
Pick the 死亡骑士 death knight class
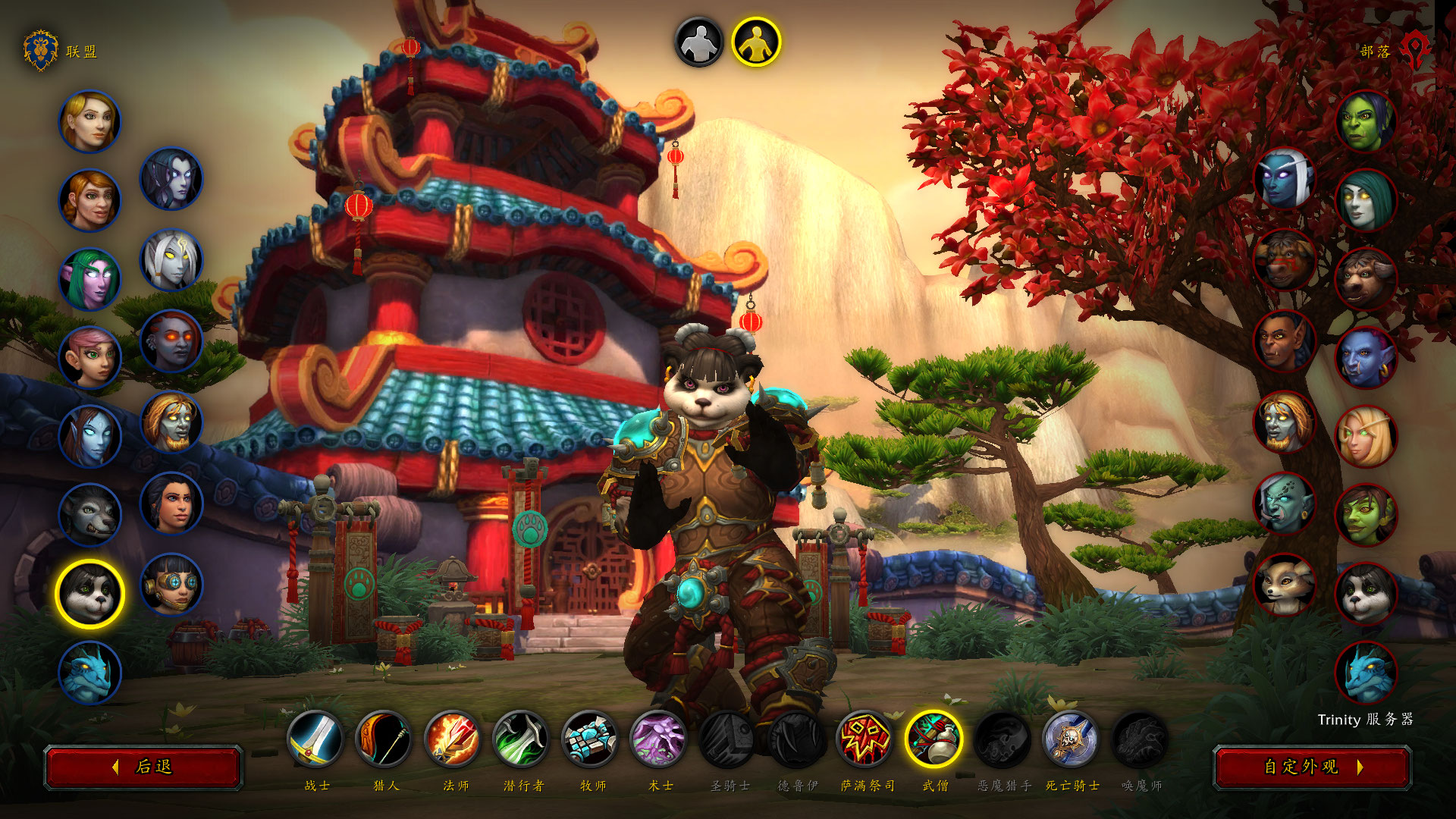coord(1071,739)
